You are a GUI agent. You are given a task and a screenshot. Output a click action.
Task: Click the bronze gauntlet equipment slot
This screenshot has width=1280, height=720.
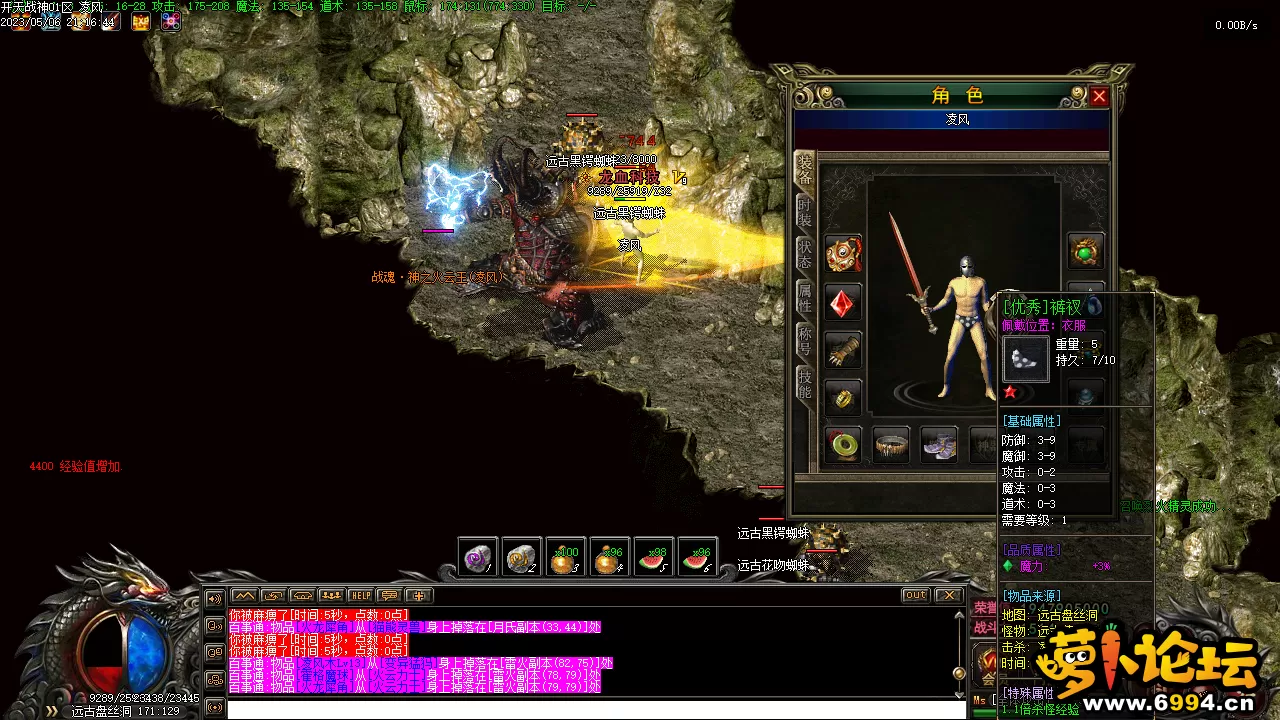click(x=844, y=349)
